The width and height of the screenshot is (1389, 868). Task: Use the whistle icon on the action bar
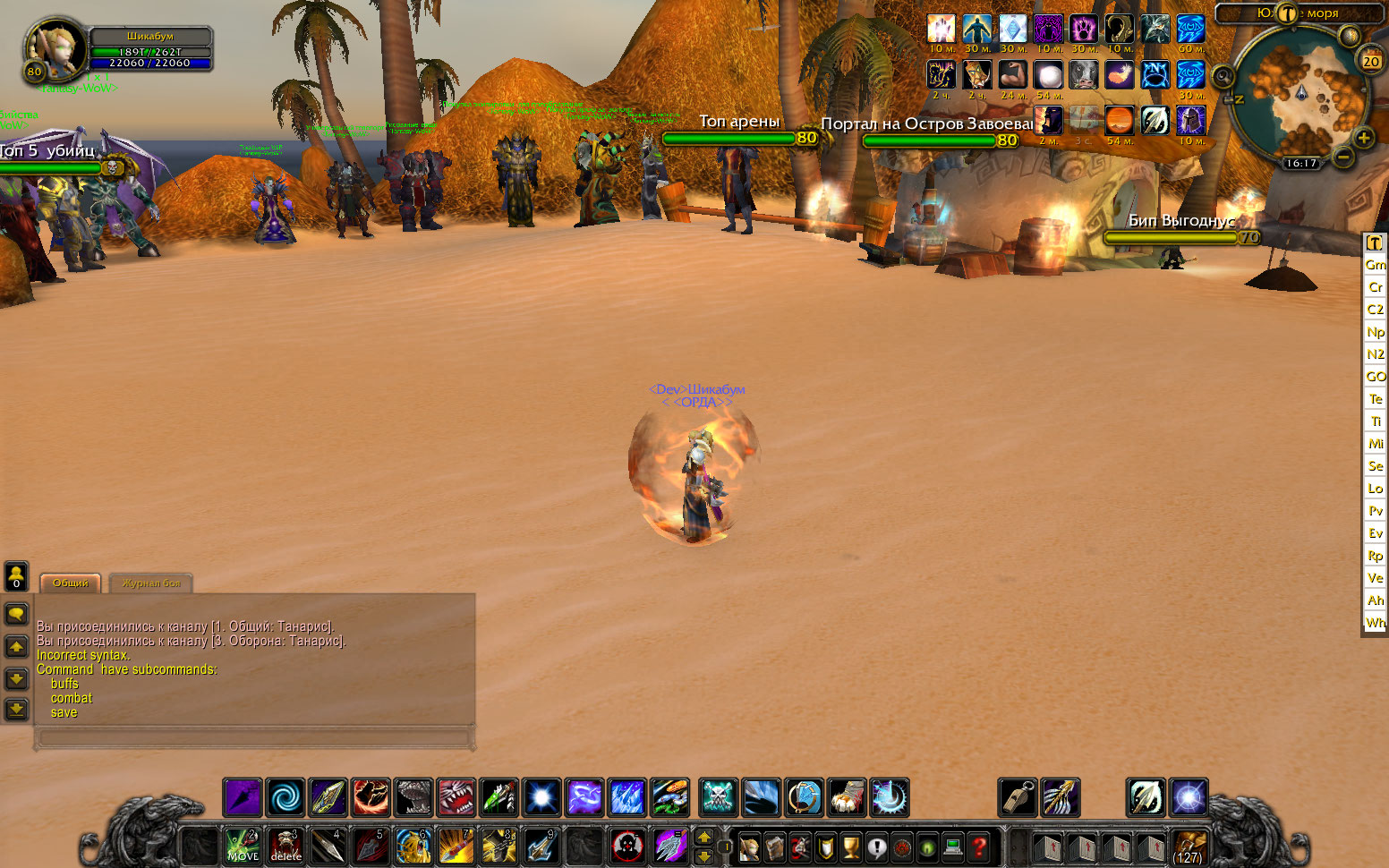click(1018, 797)
